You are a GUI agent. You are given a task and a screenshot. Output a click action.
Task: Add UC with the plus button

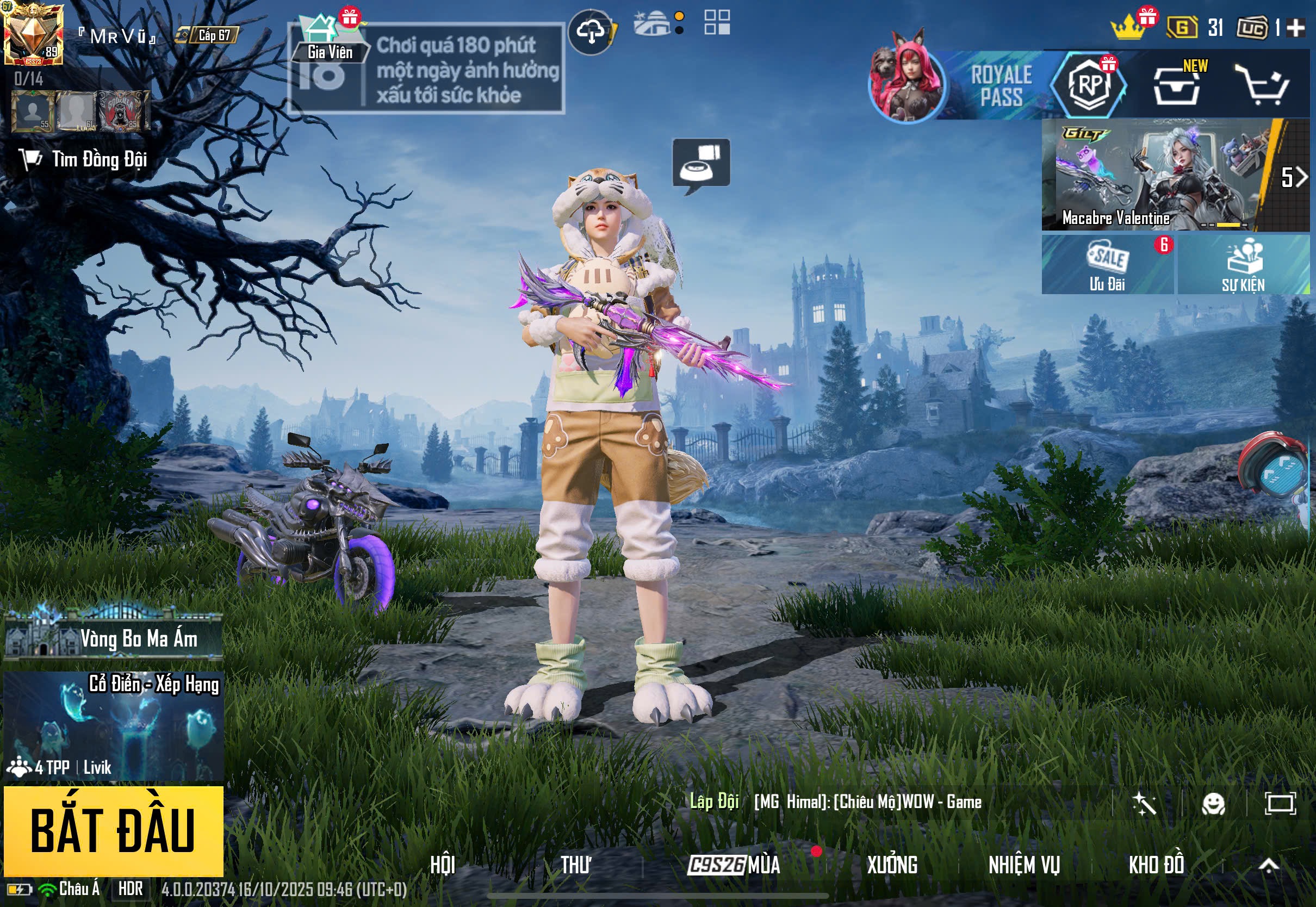point(1295,28)
